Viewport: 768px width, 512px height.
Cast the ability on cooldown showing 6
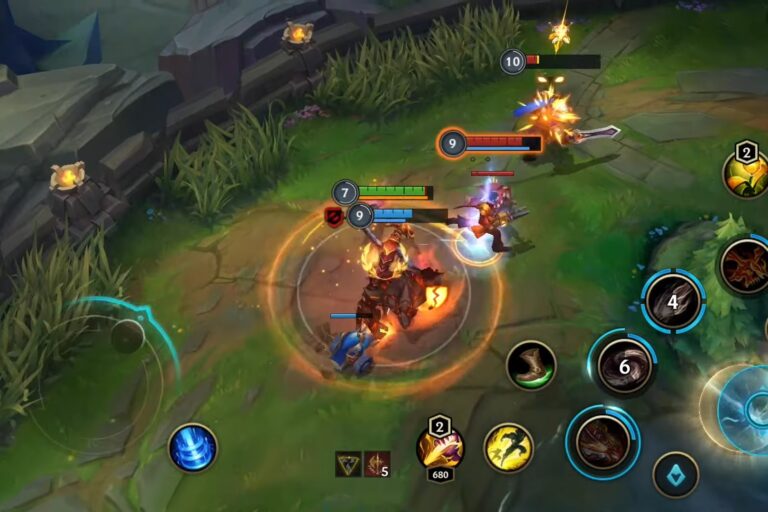coord(623,366)
